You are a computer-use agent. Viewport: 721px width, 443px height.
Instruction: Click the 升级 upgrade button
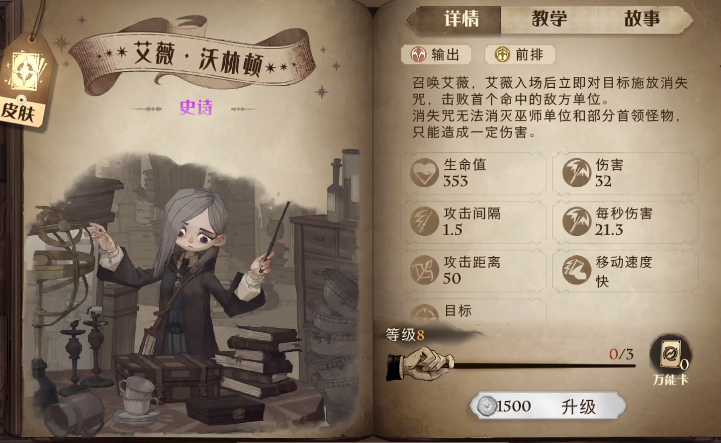[549, 406]
